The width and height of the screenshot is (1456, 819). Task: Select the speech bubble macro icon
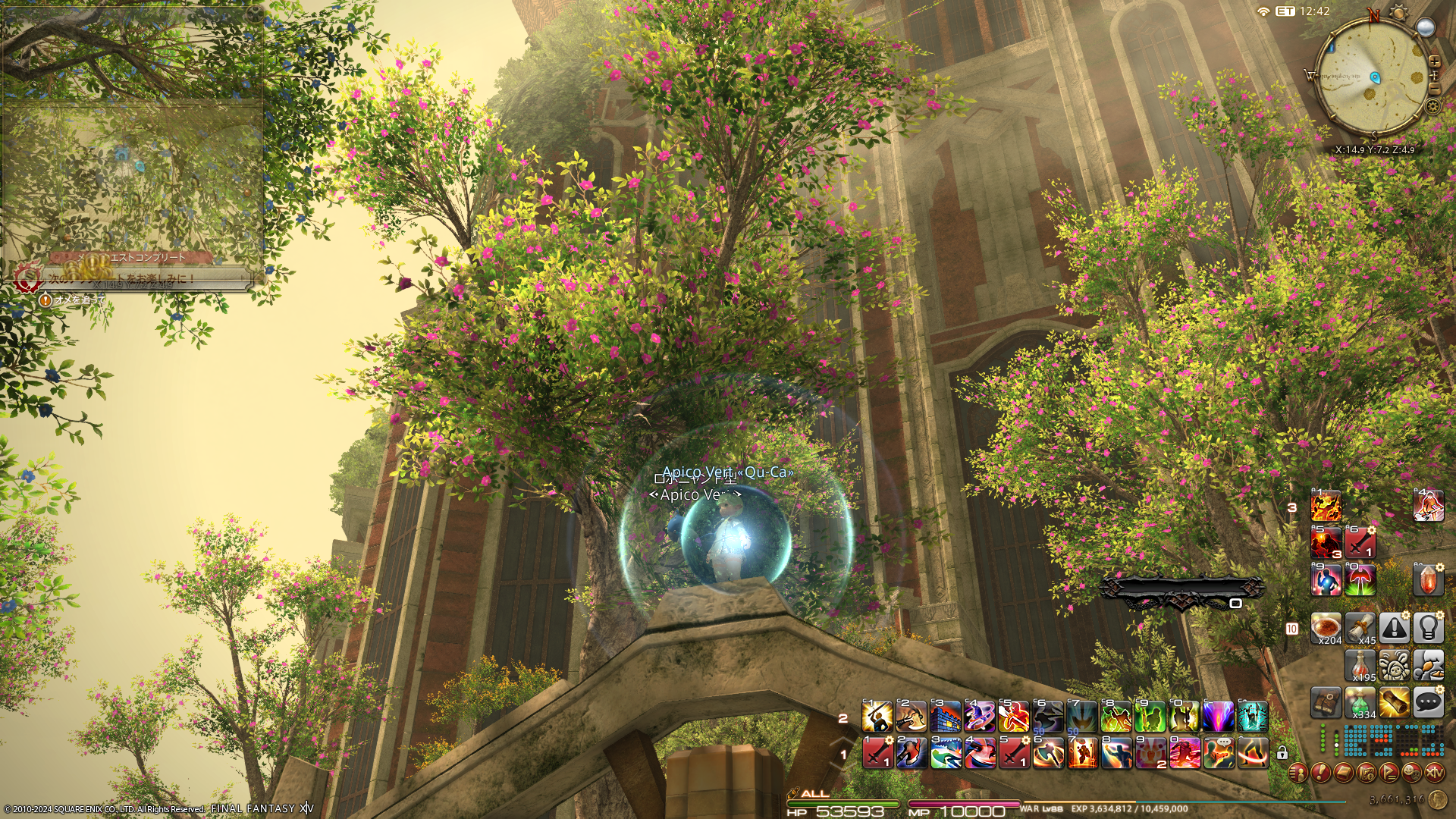click(1428, 703)
